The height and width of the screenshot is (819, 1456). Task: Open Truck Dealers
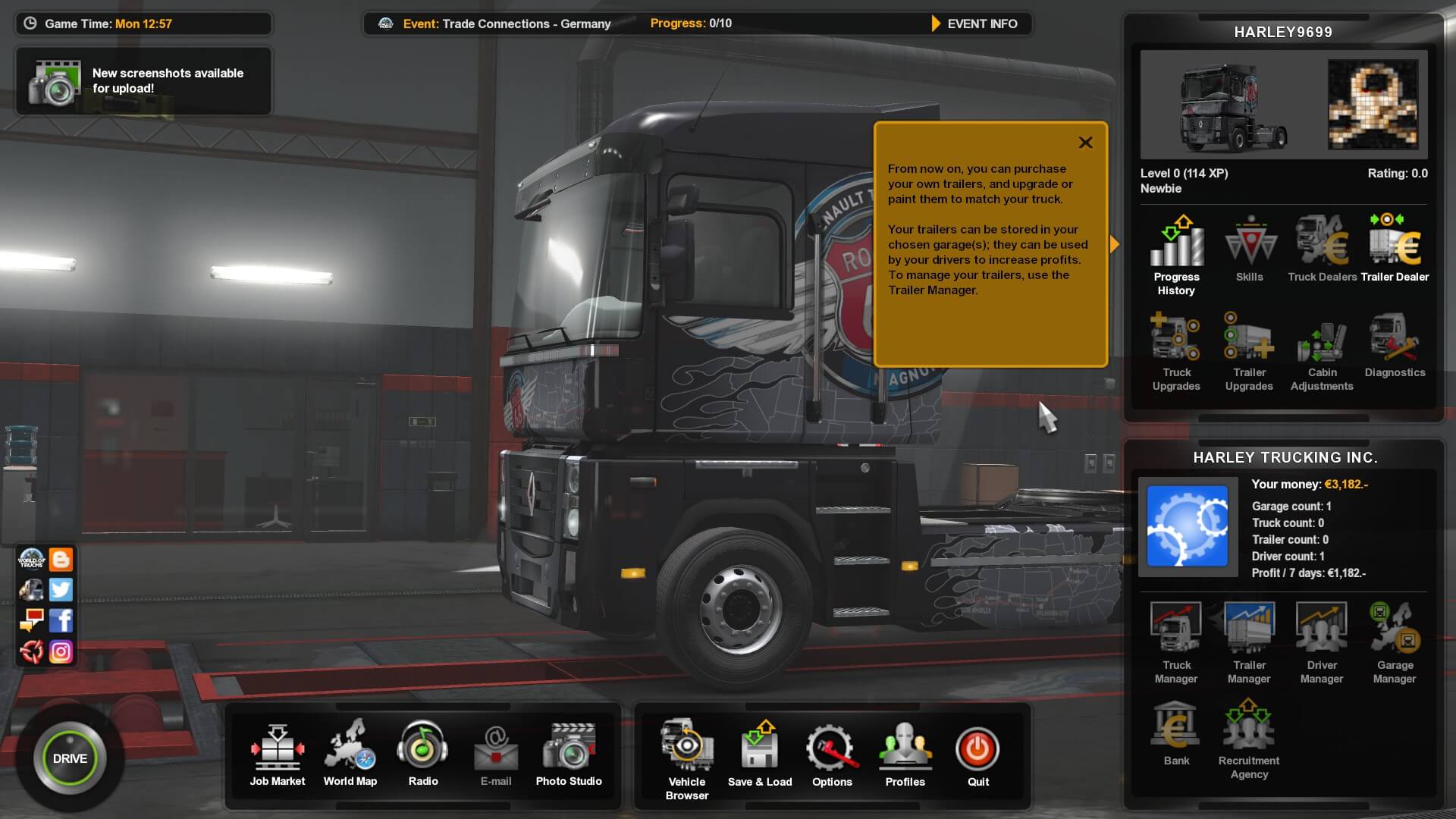(x=1322, y=249)
